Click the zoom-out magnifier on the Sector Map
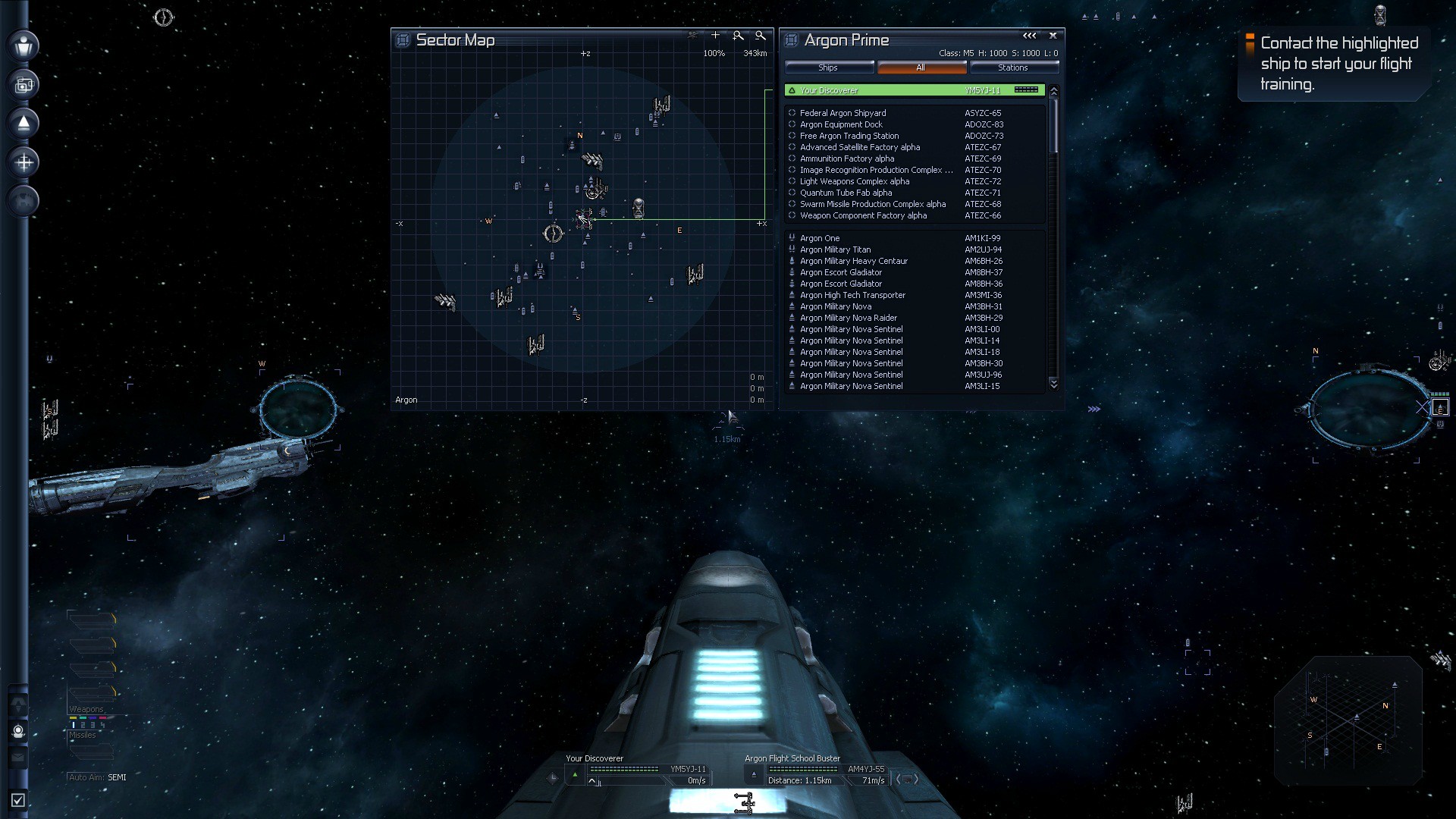 pos(759,35)
